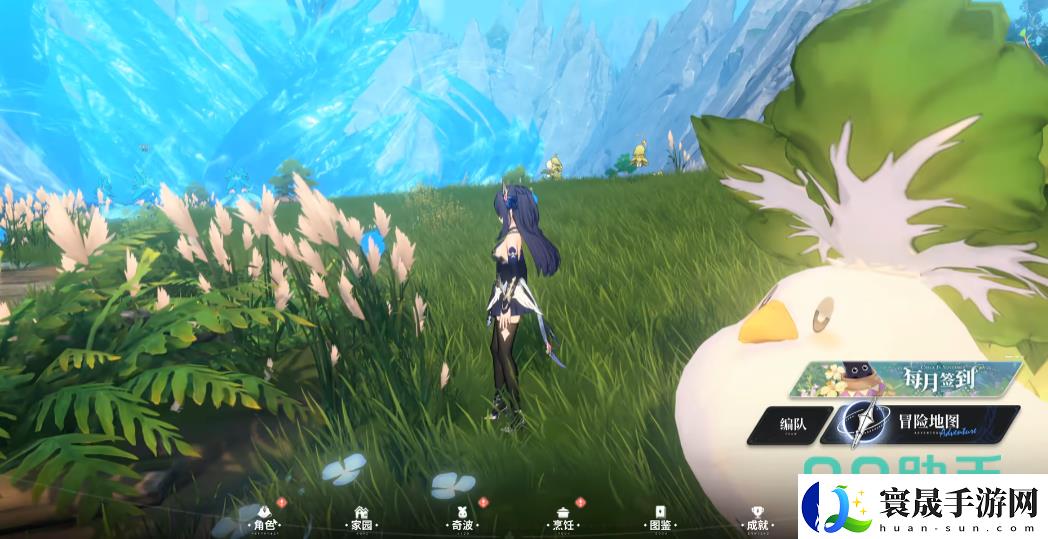The width and height of the screenshot is (1048, 539).
Task: Open the 每月签到 monthly check-in banner
Action: click(x=905, y=381)
